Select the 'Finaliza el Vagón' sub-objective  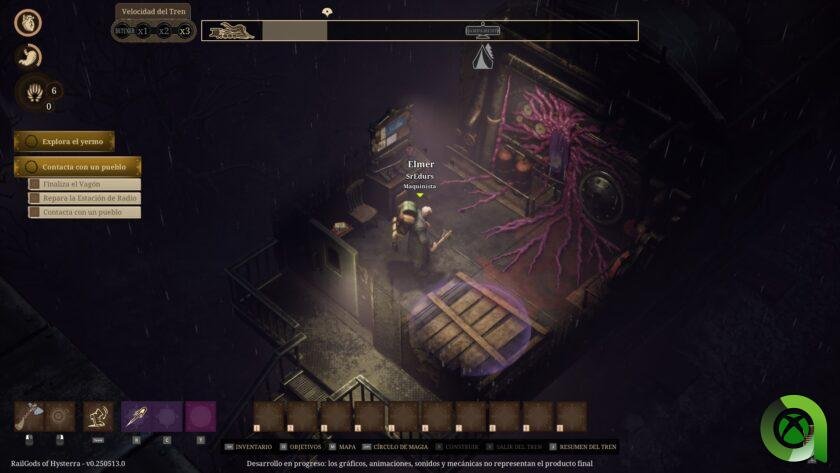tap(84, 184)
